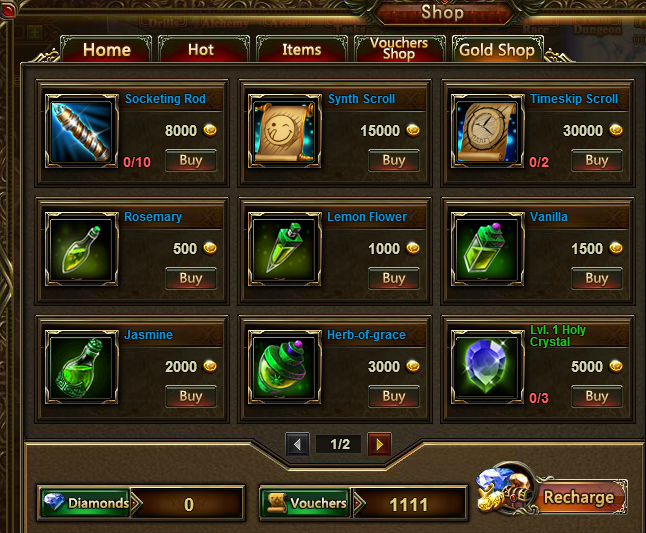Click the Socketing Rod item icon

(x=82, y=133)
